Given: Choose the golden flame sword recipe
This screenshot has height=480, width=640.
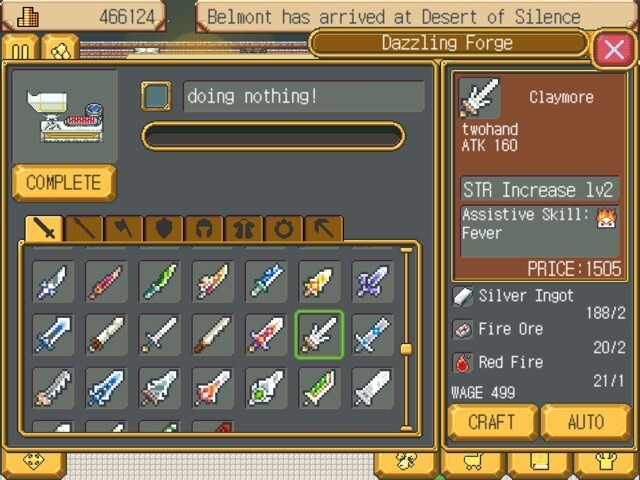Looking at the screenshot, I should 319,281.
